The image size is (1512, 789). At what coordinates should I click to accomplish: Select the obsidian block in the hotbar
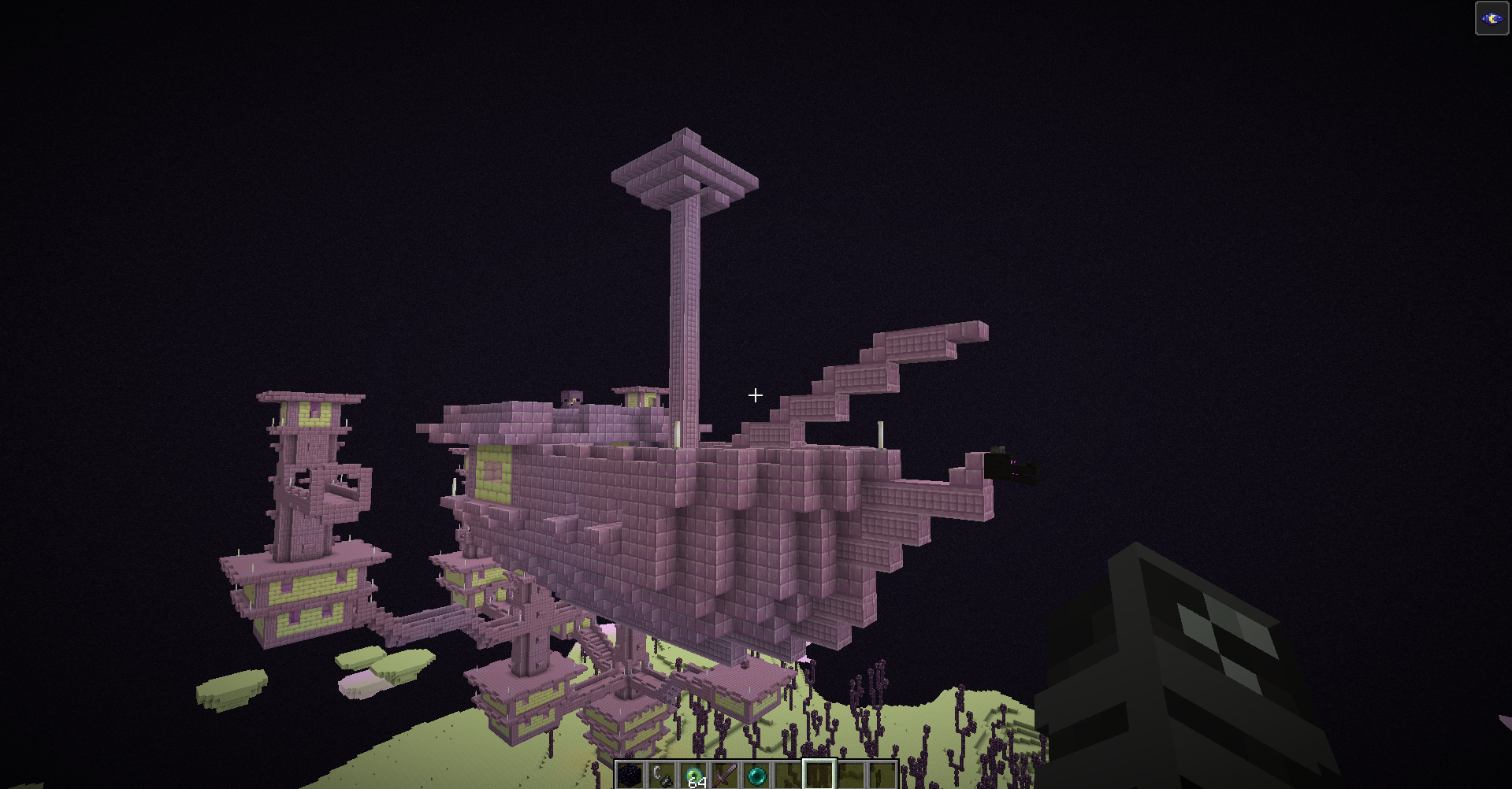coord(629,775)
